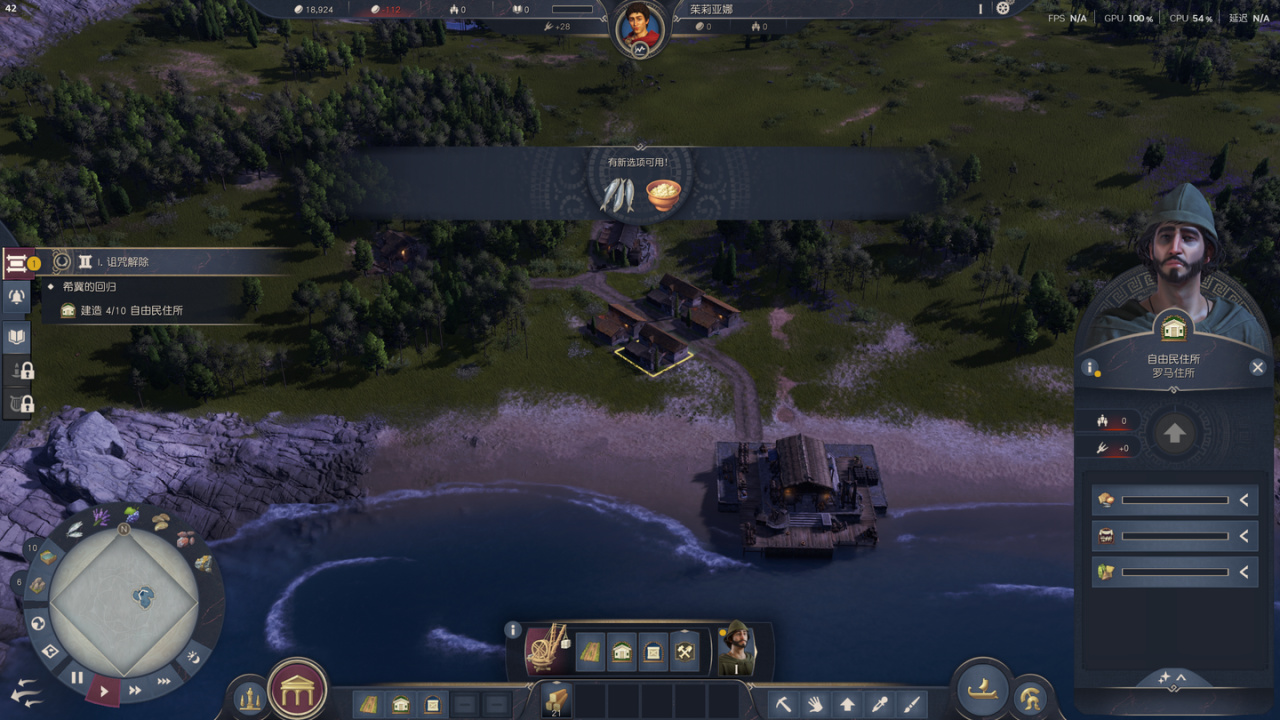
Task: Open the open-book codex tab
Action: [17, 337]
